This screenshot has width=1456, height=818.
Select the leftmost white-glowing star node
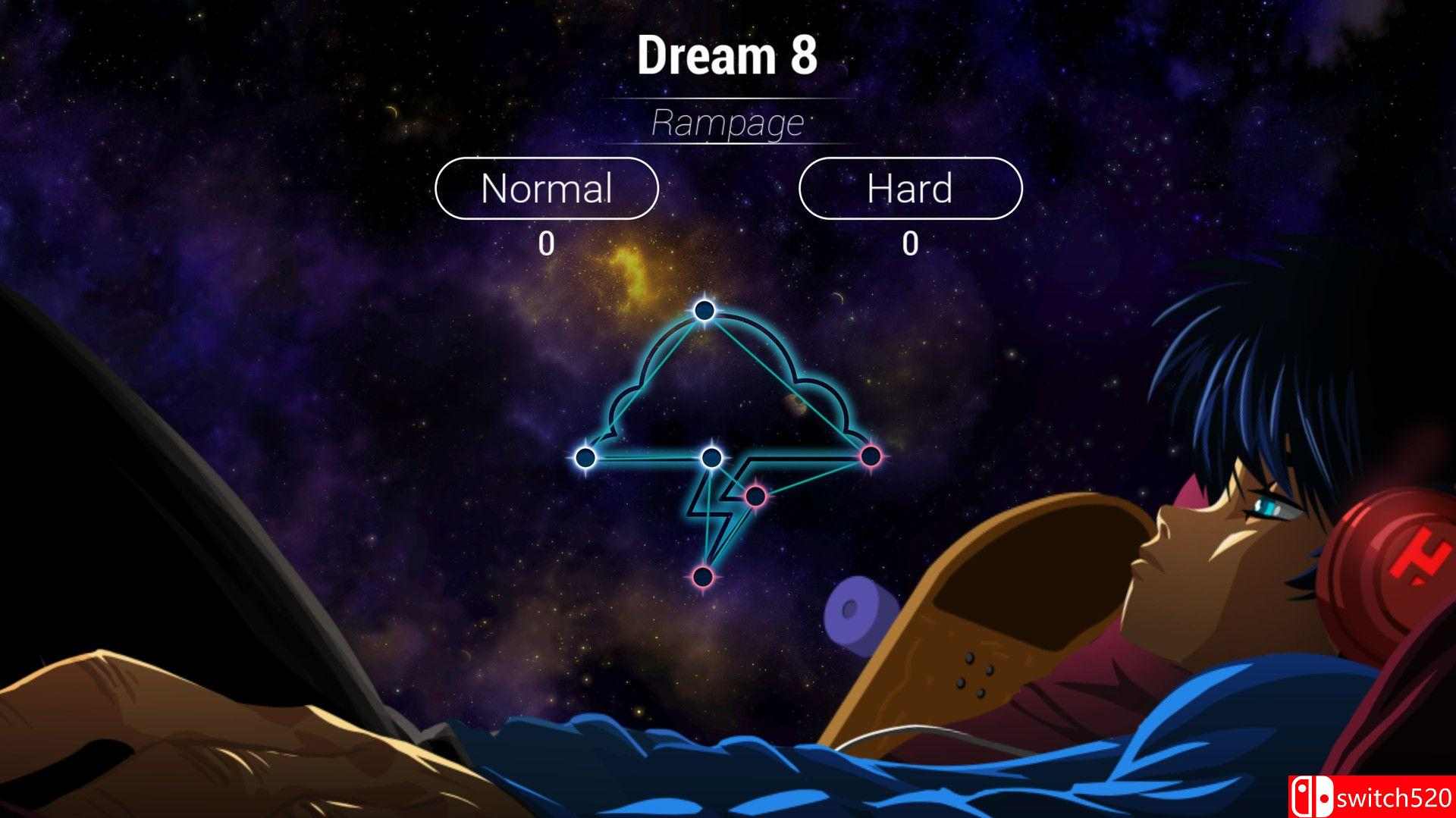tap(585, 458)
